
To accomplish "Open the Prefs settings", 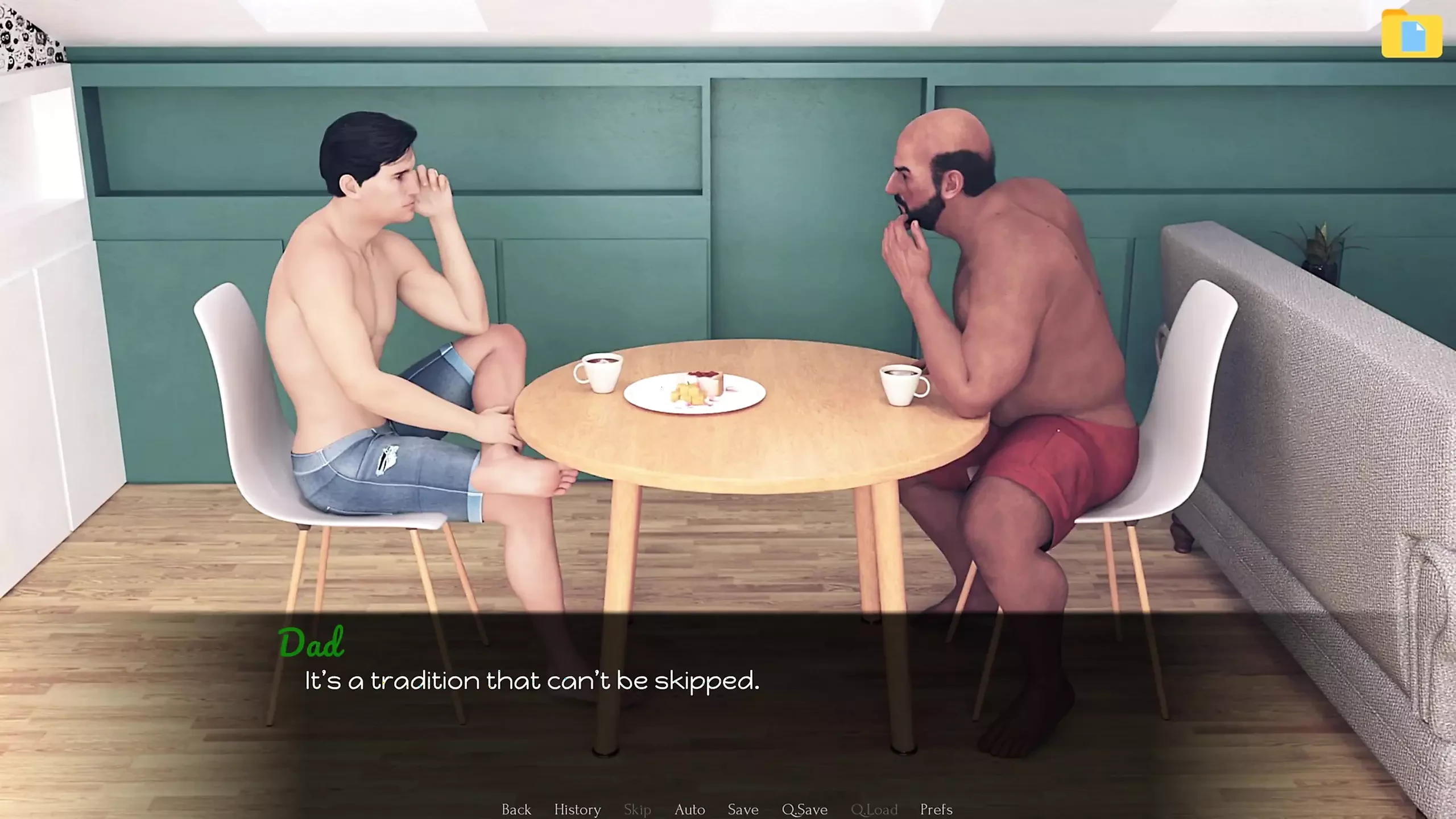I will (x=936, y=809).
